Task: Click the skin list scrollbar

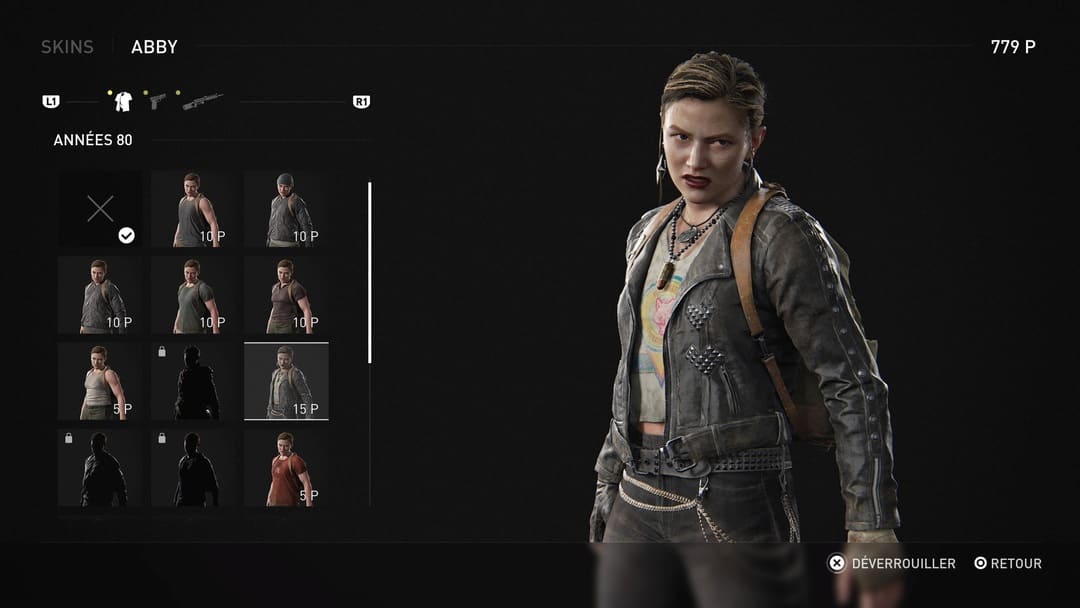Action: click(x=370, y=272)
